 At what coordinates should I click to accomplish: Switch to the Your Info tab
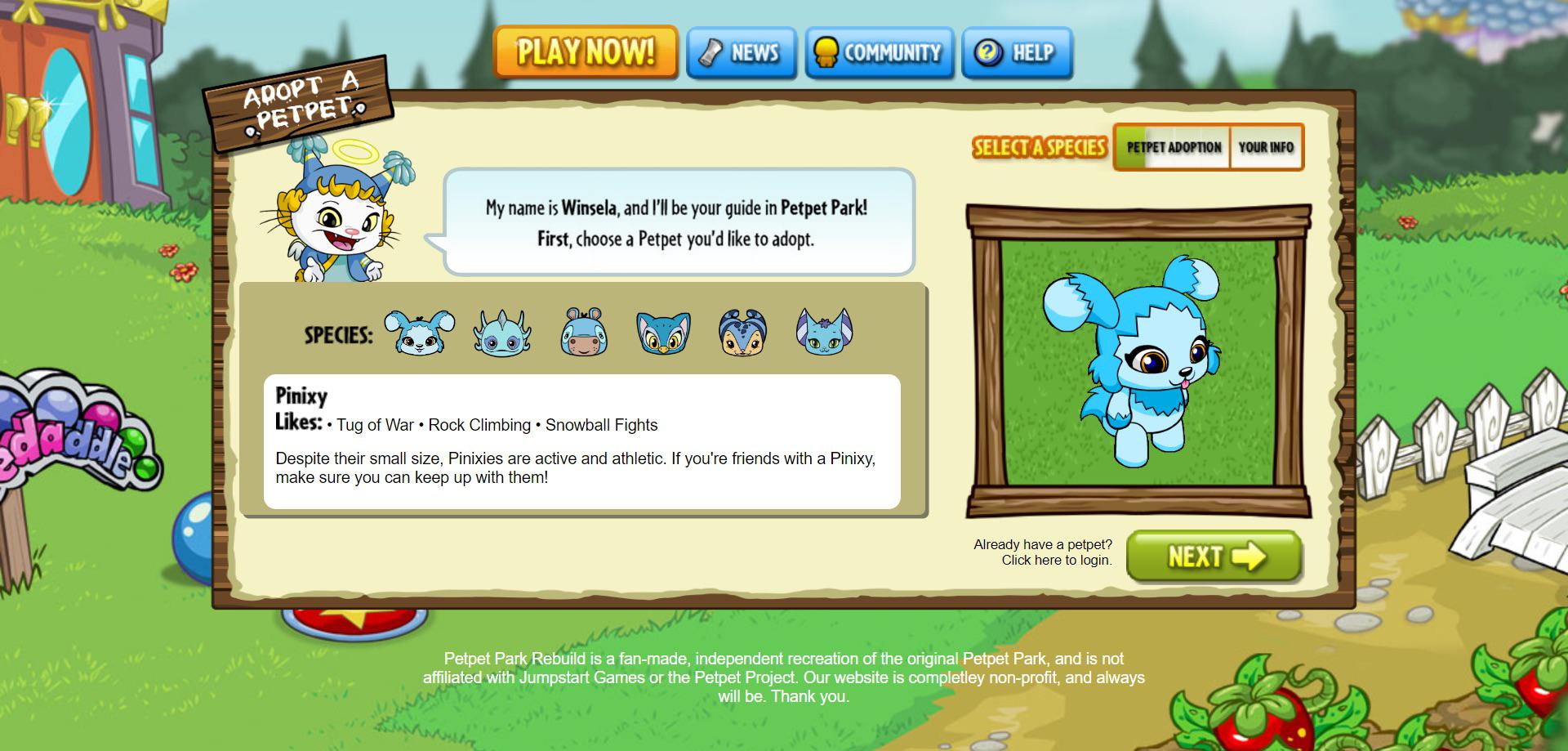(1267, 147)
